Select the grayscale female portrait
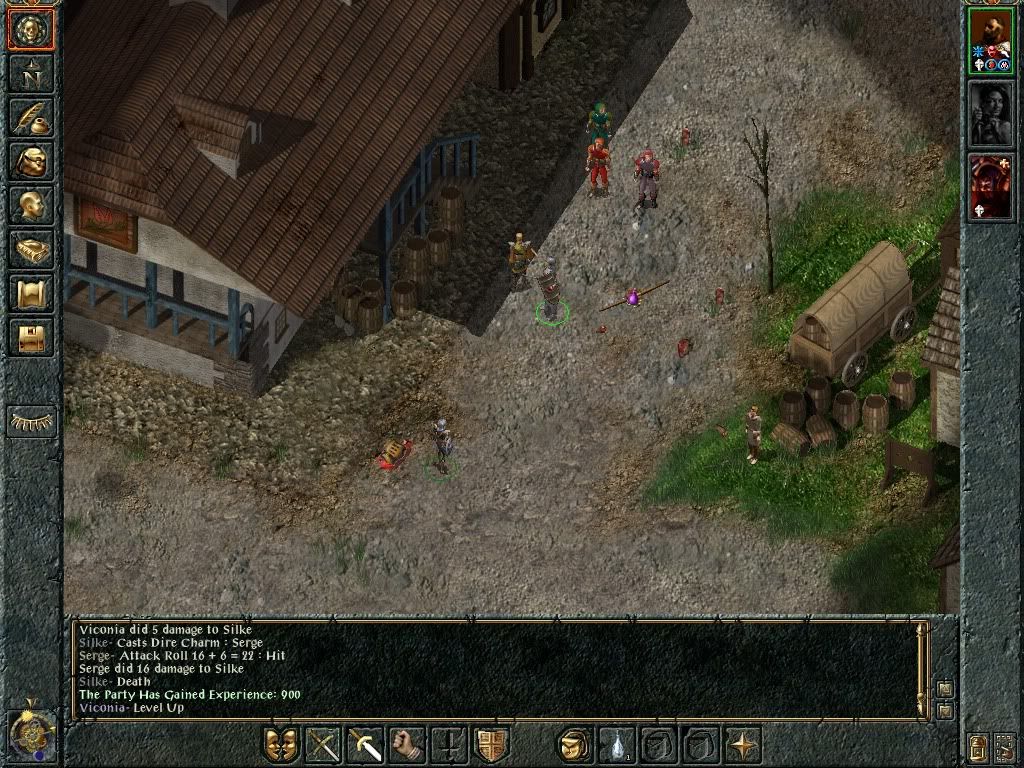Viewport: 1024px width, 768px height. [991, 114]
